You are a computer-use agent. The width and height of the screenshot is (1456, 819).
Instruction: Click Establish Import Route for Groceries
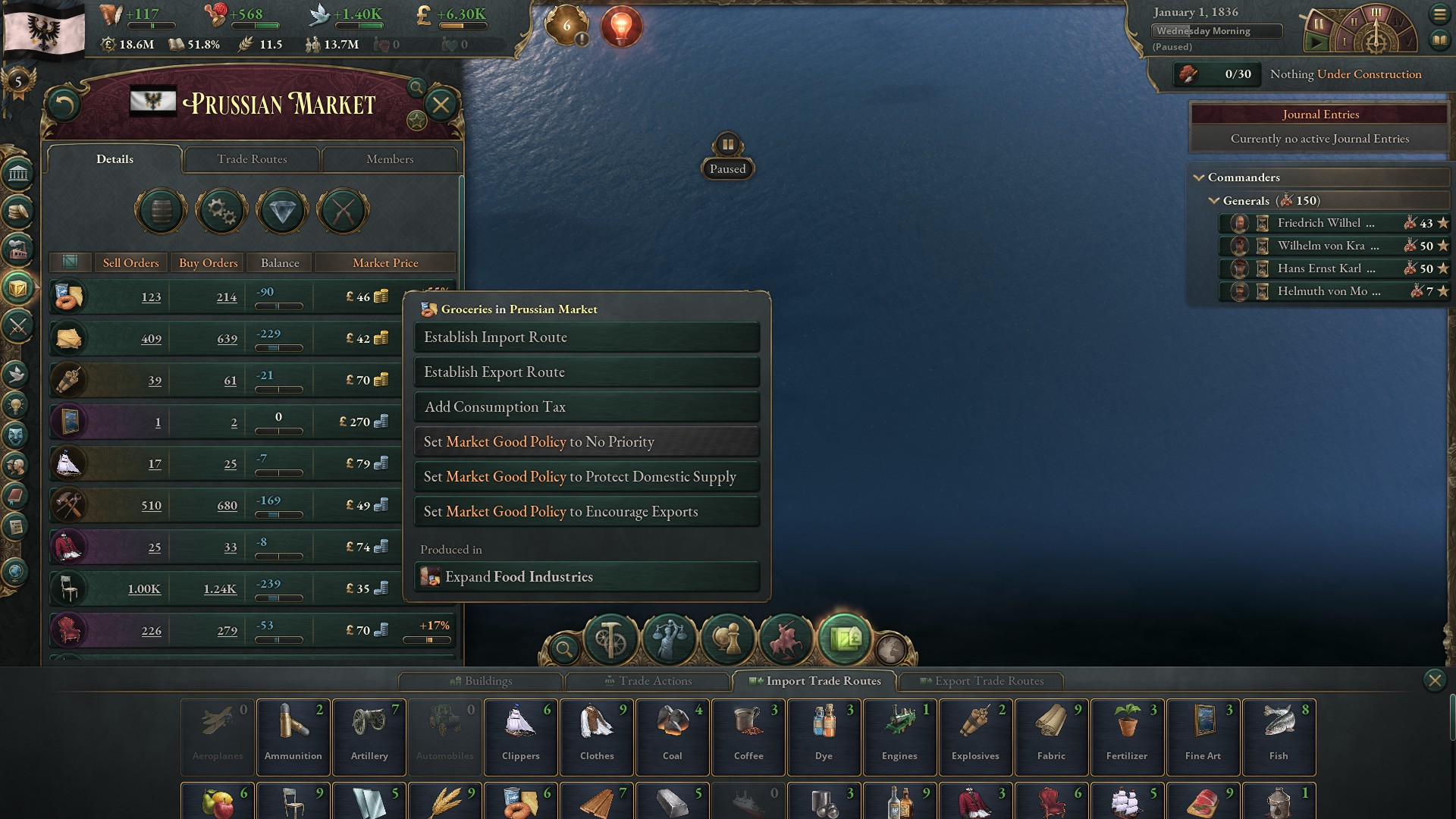tap(585, 337)
